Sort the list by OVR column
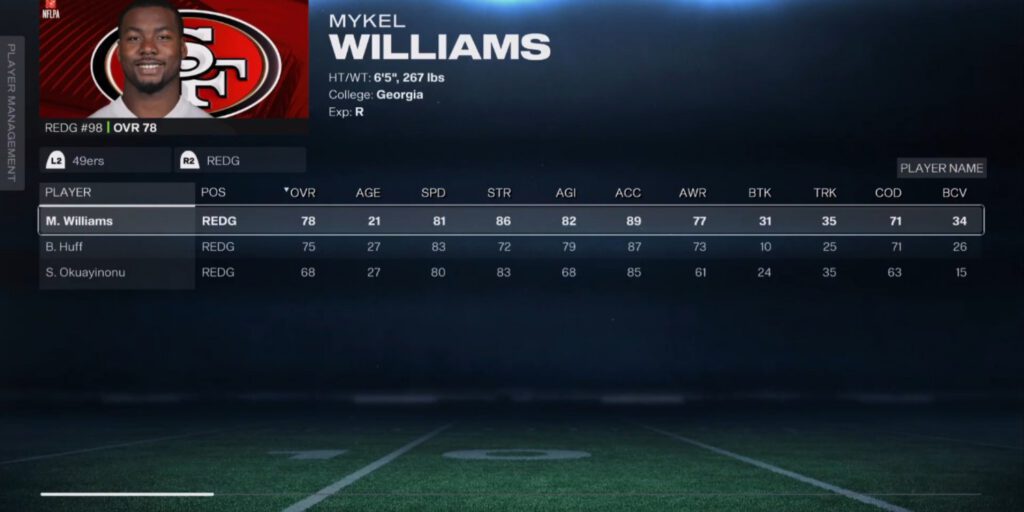Viewport: 1024px width, 512px height. (x=301, y=192)
